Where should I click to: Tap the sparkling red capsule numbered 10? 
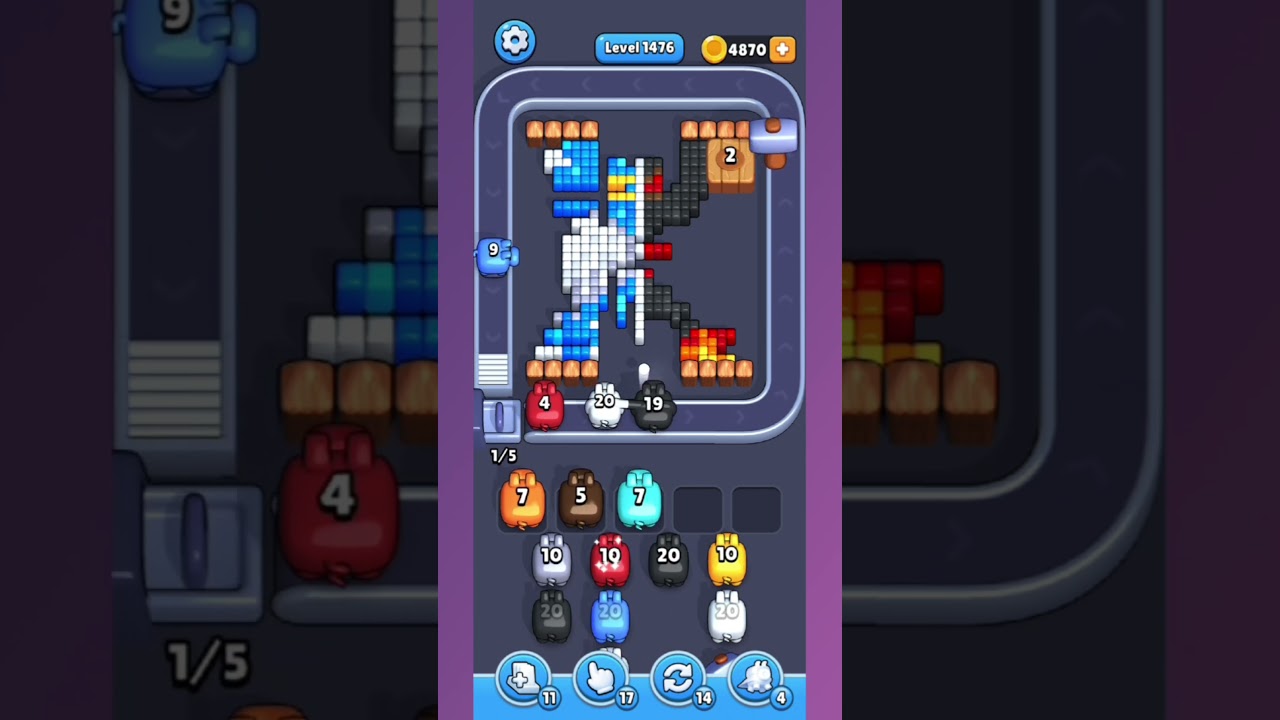coord(610,558)
